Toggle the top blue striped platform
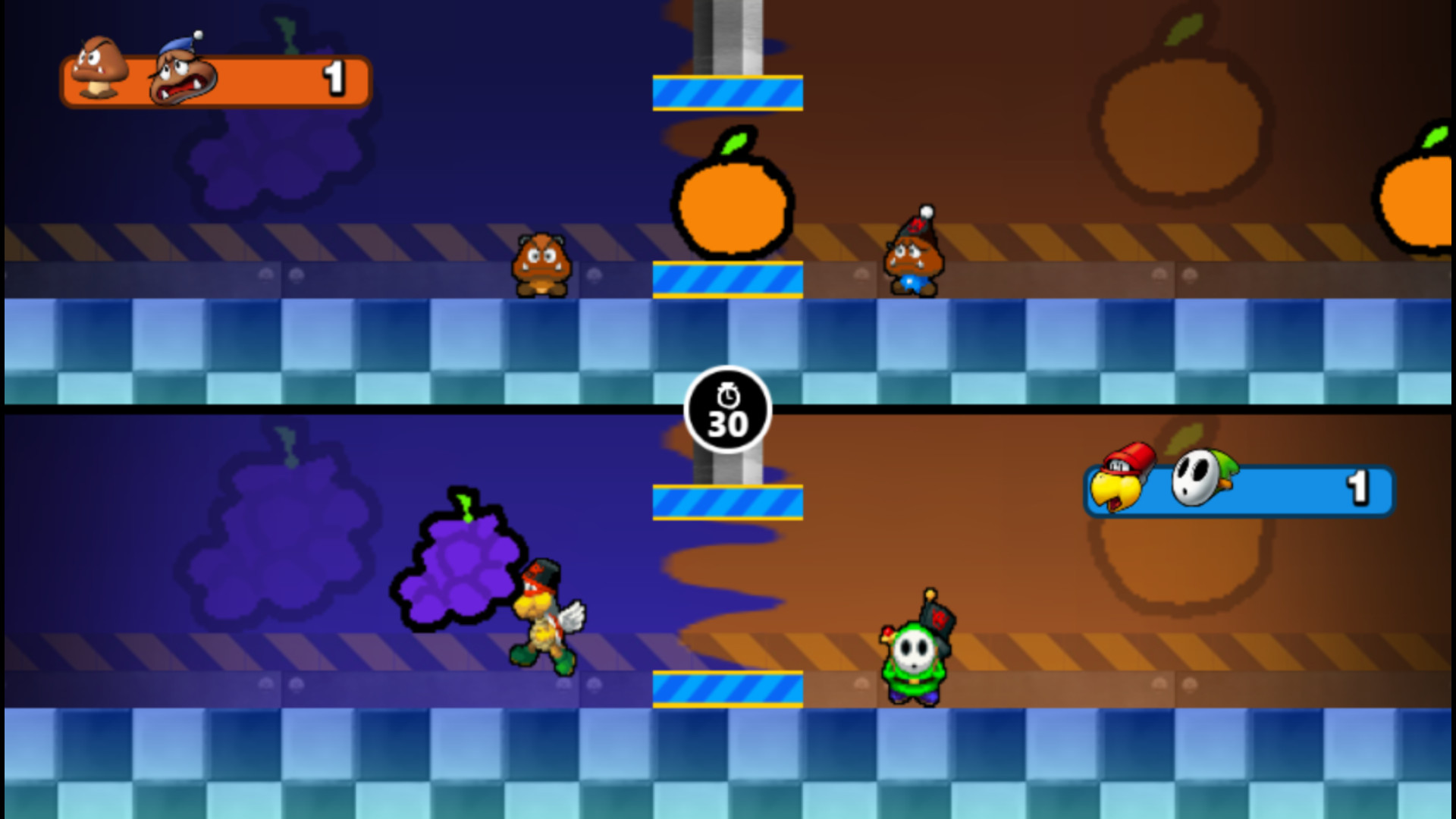The height and width of the screenshot is (819, 1456). click(726, 93)
